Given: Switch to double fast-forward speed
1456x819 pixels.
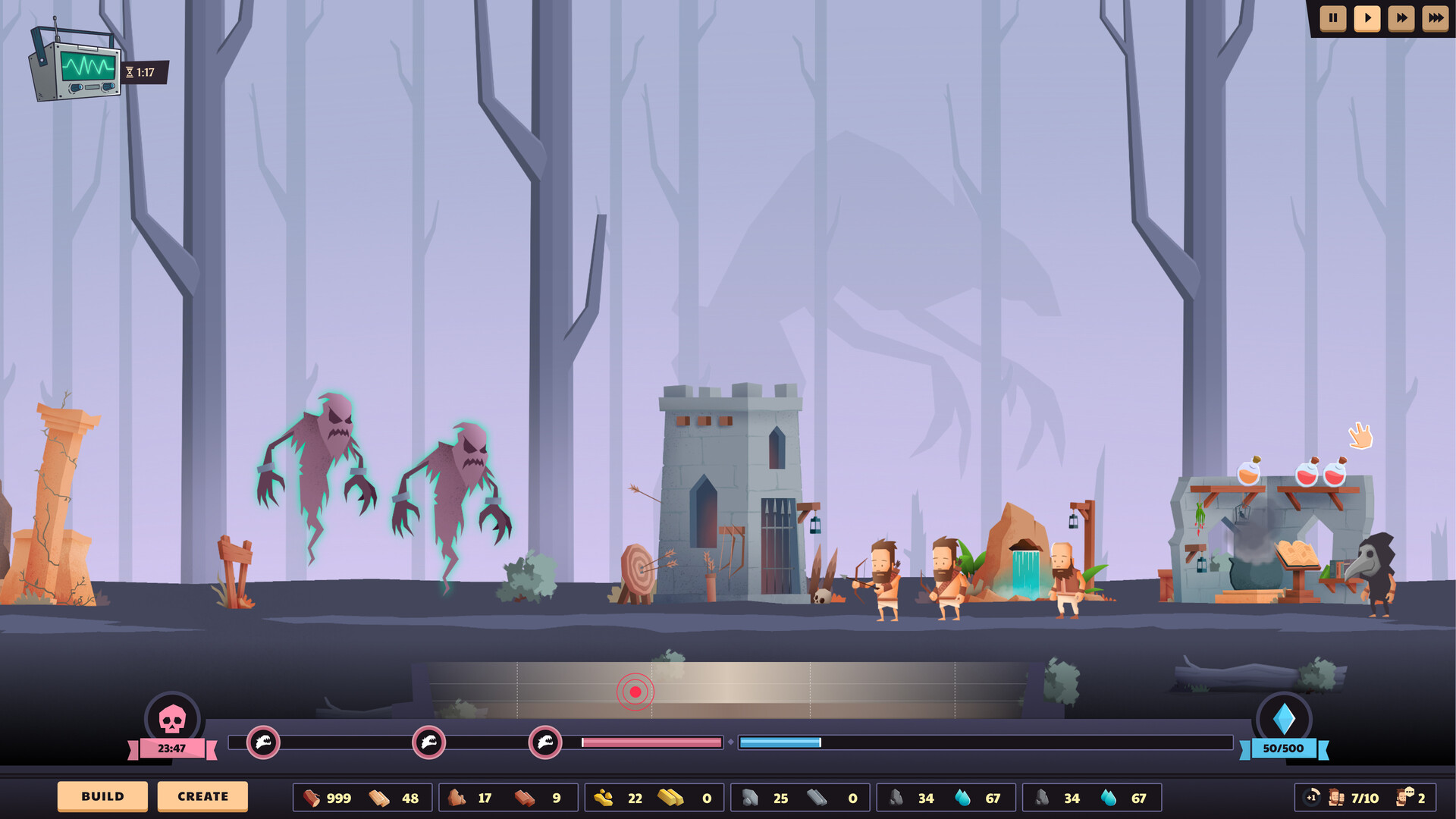Looking at the screenshot, I should click(x=1401, y=18).
